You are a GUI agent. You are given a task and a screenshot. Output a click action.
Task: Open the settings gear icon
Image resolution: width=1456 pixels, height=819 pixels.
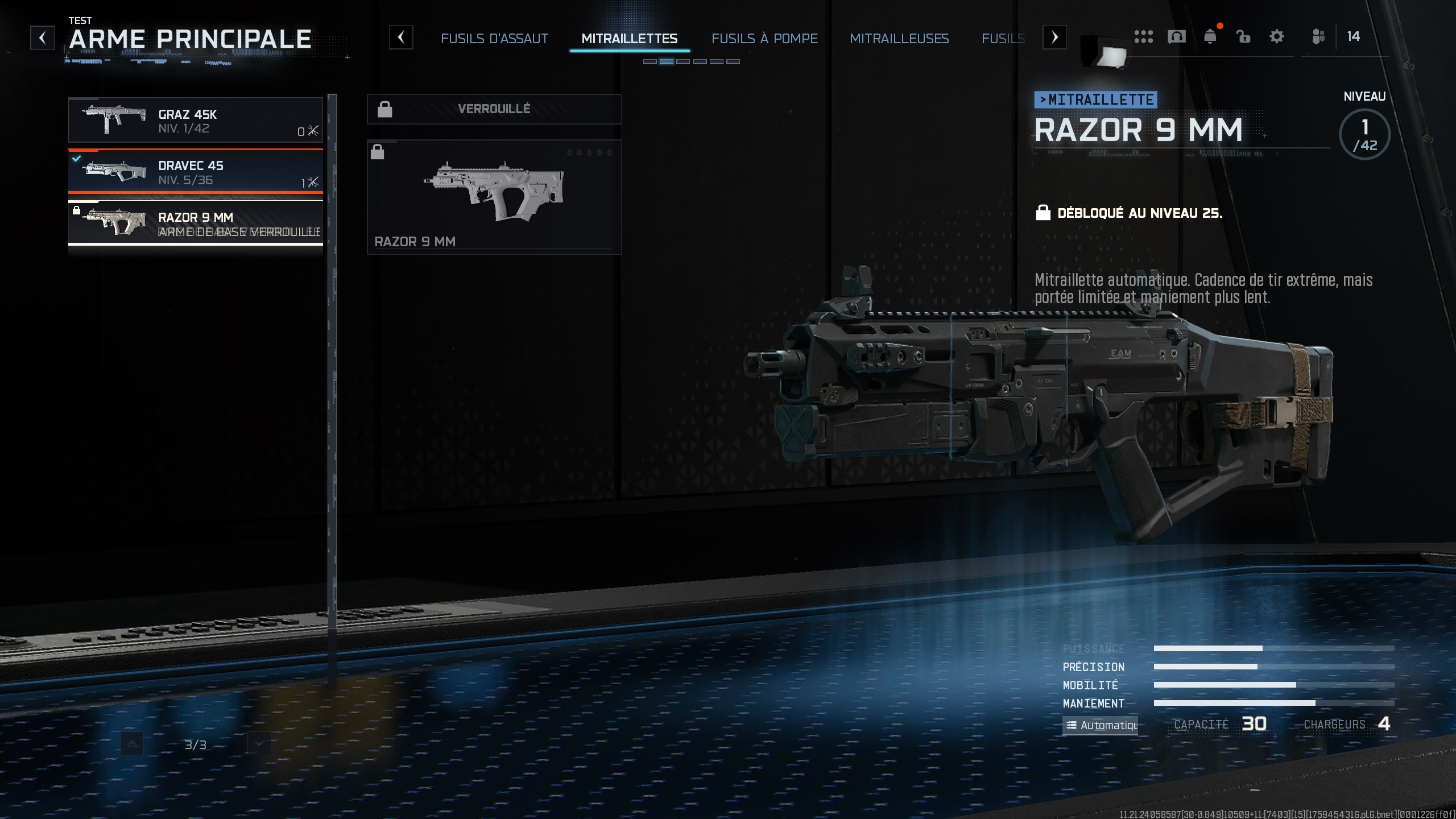point(1277,36)
